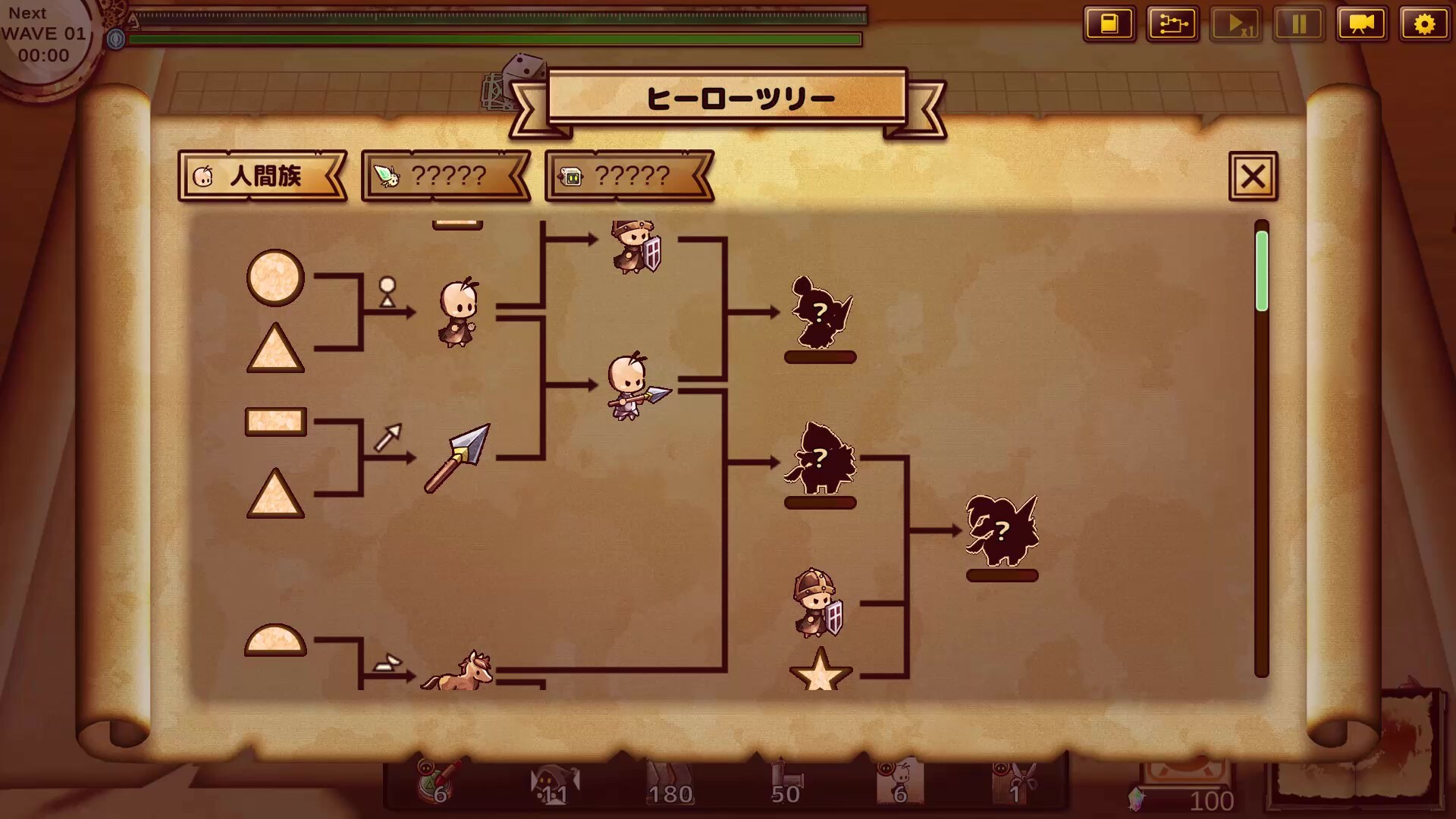Screen dimensions: 1456x819
Task: Click the green scrollbar on the right
Action: coord(1261,269)
